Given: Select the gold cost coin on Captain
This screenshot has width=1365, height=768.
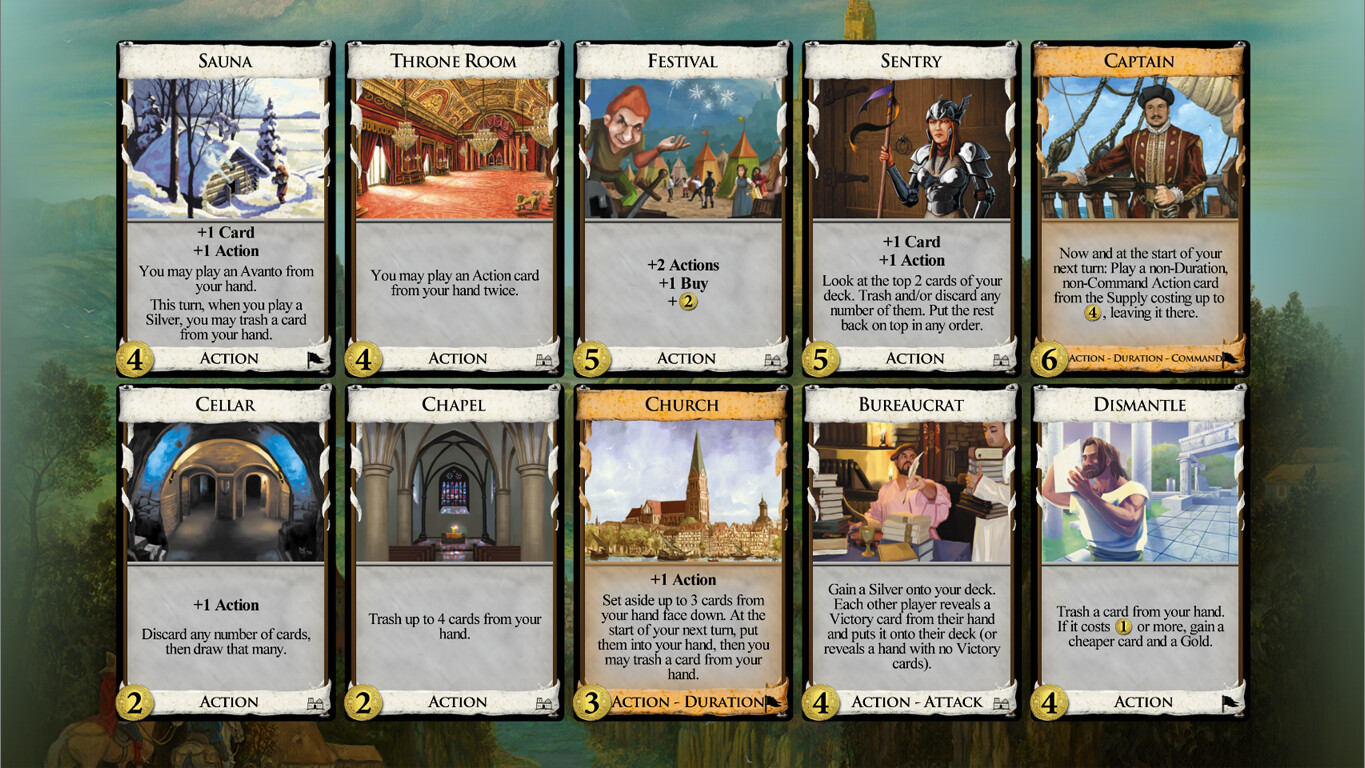Looking at the screenshot, I should 1047,357.
